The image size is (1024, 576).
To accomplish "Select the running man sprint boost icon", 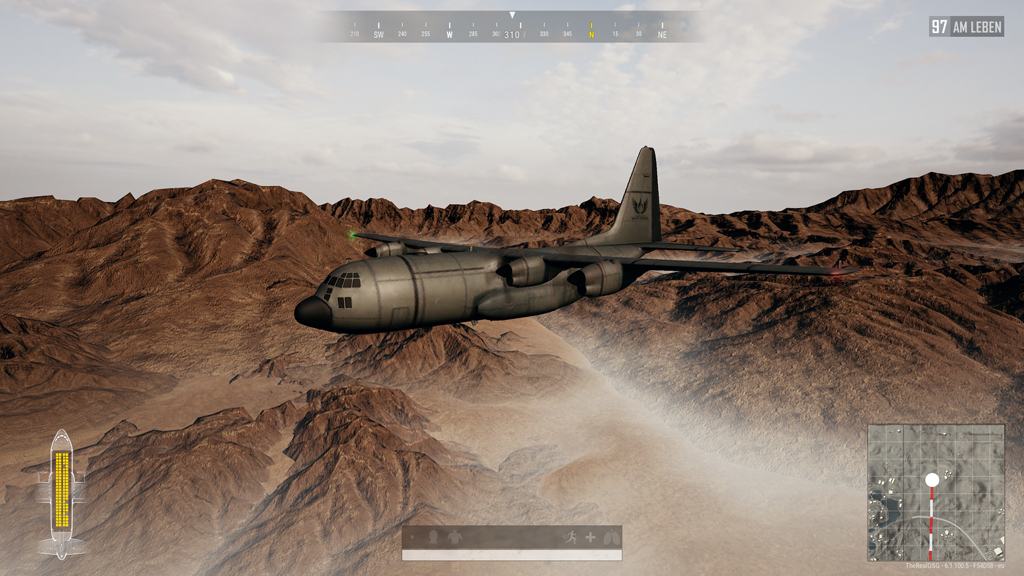I will pyautogui.click(x=572, y=537).
